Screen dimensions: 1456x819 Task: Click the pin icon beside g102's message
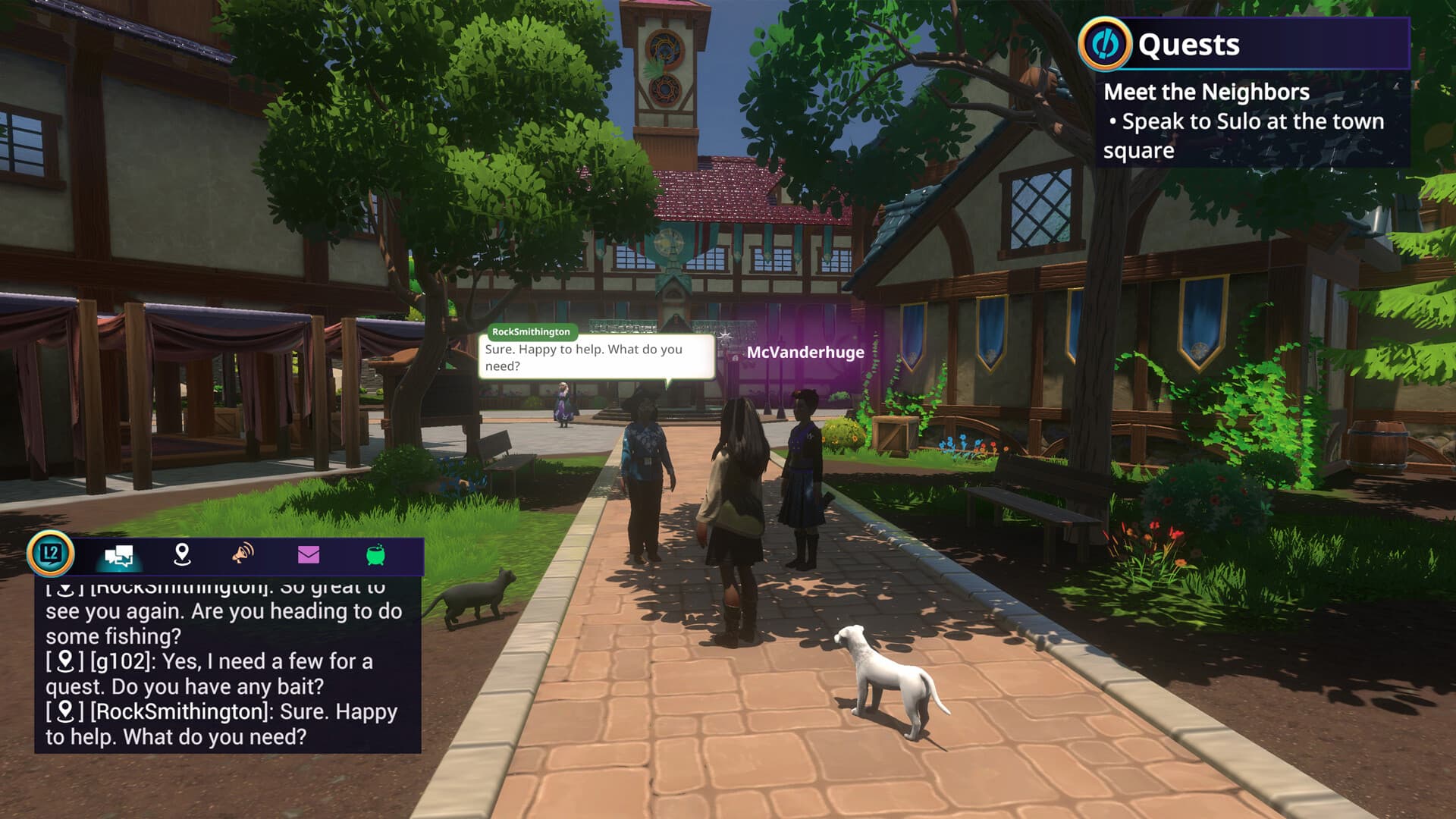pos(65,661)
